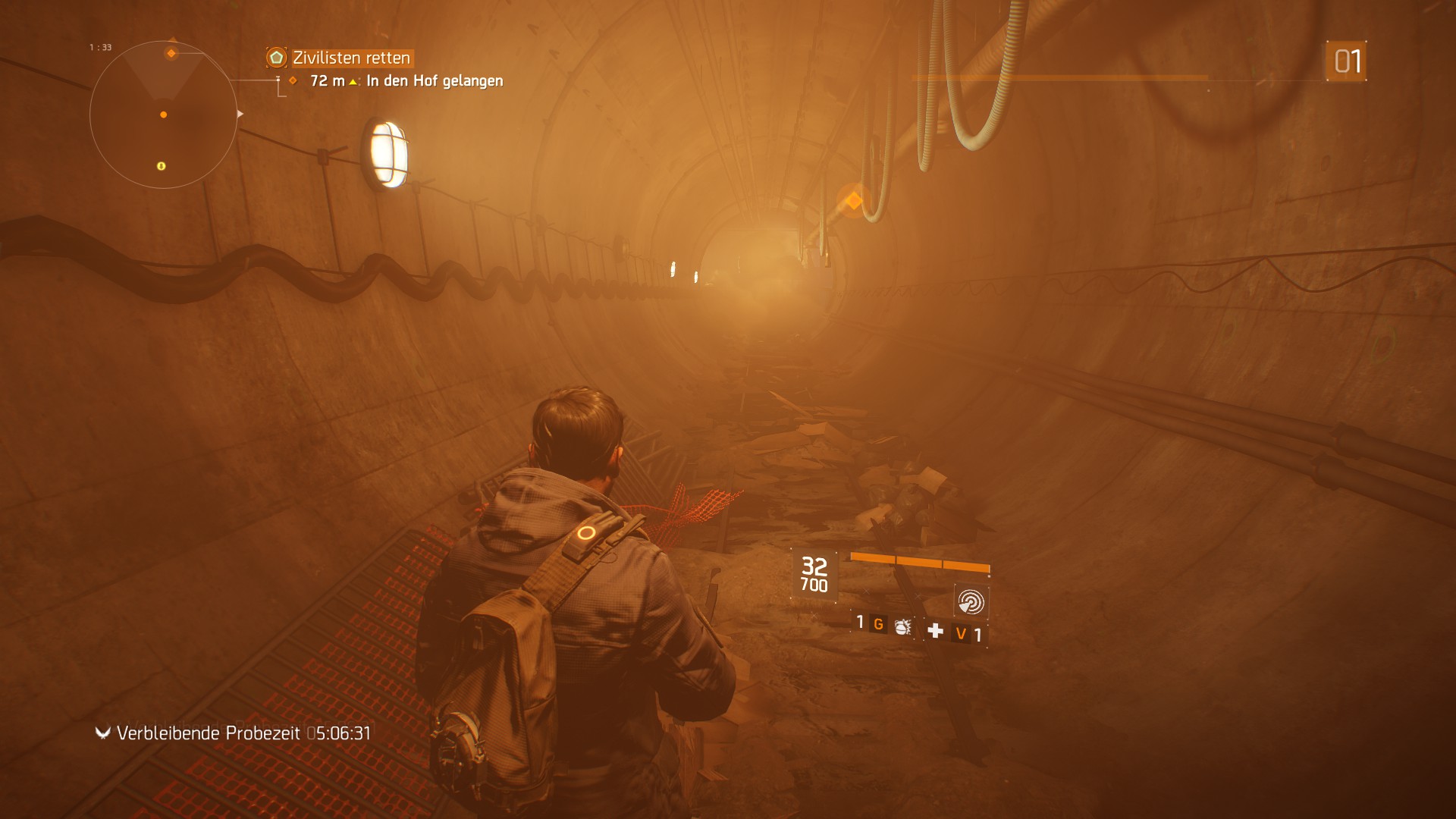Toggle the V keybind badge for medkits
Image resolution: width=1456 pixels, height=819 pixels.
point(960,633)
